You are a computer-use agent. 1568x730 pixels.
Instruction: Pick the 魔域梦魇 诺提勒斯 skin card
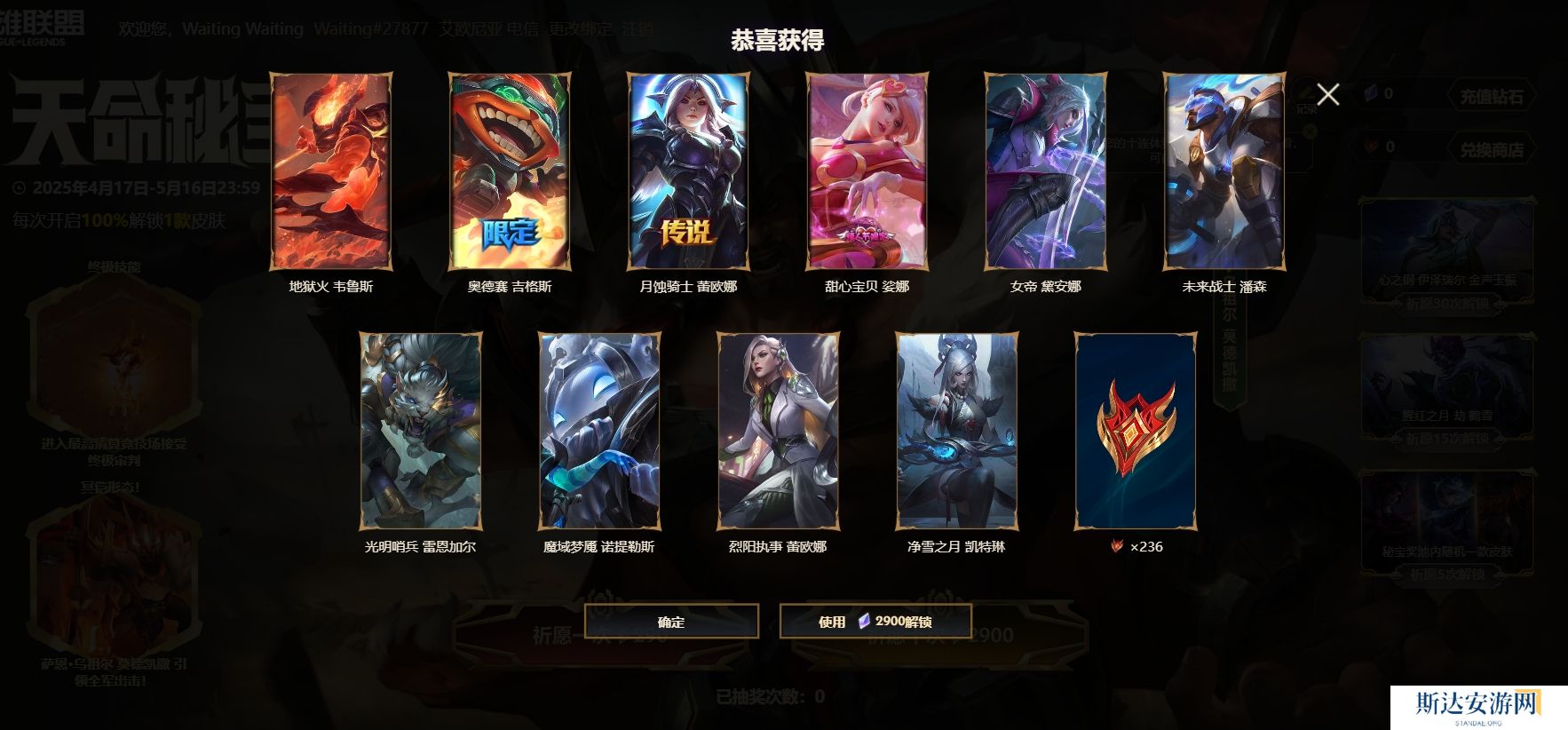pyautogui.click(x=599, y=432)
